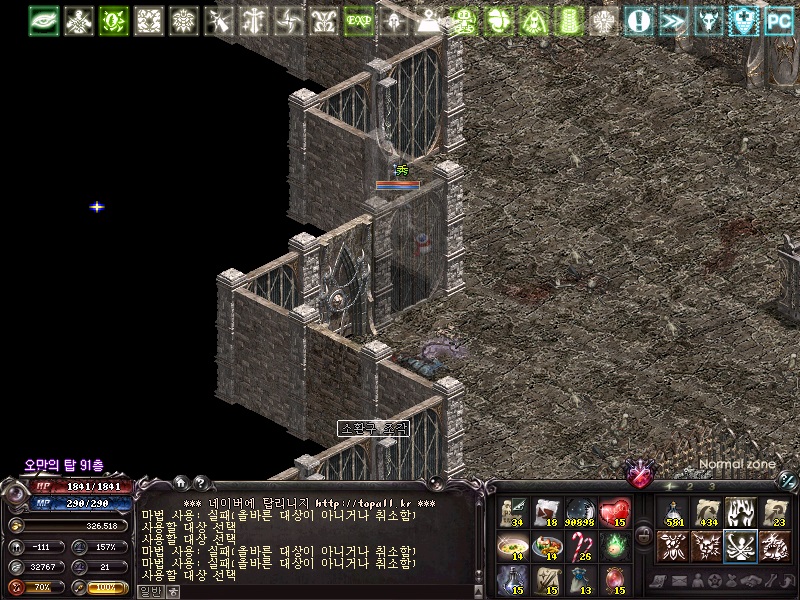Switch to hotbar page 3
Viewport: 800px width, 600px height.
(712, 486)
